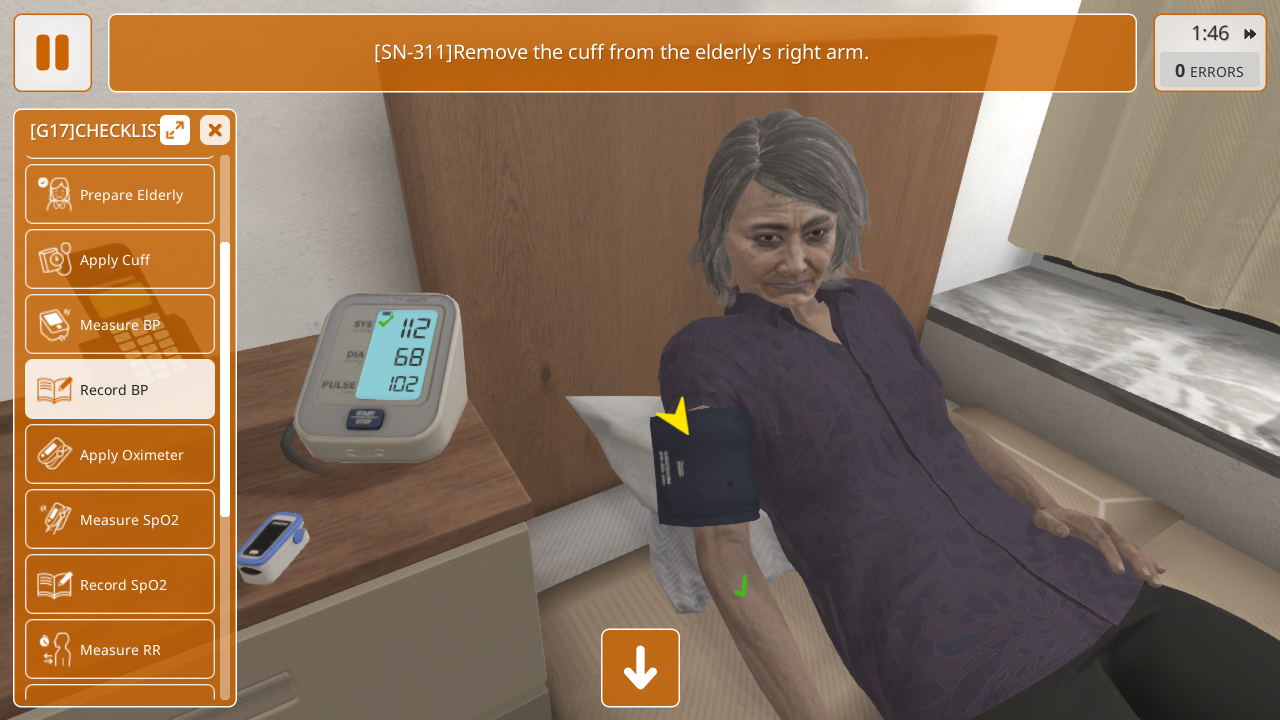The height and width of the screenshot is (720, 1280).
Task: Open the Measure BP checklist step
Action: click(120, 324)
